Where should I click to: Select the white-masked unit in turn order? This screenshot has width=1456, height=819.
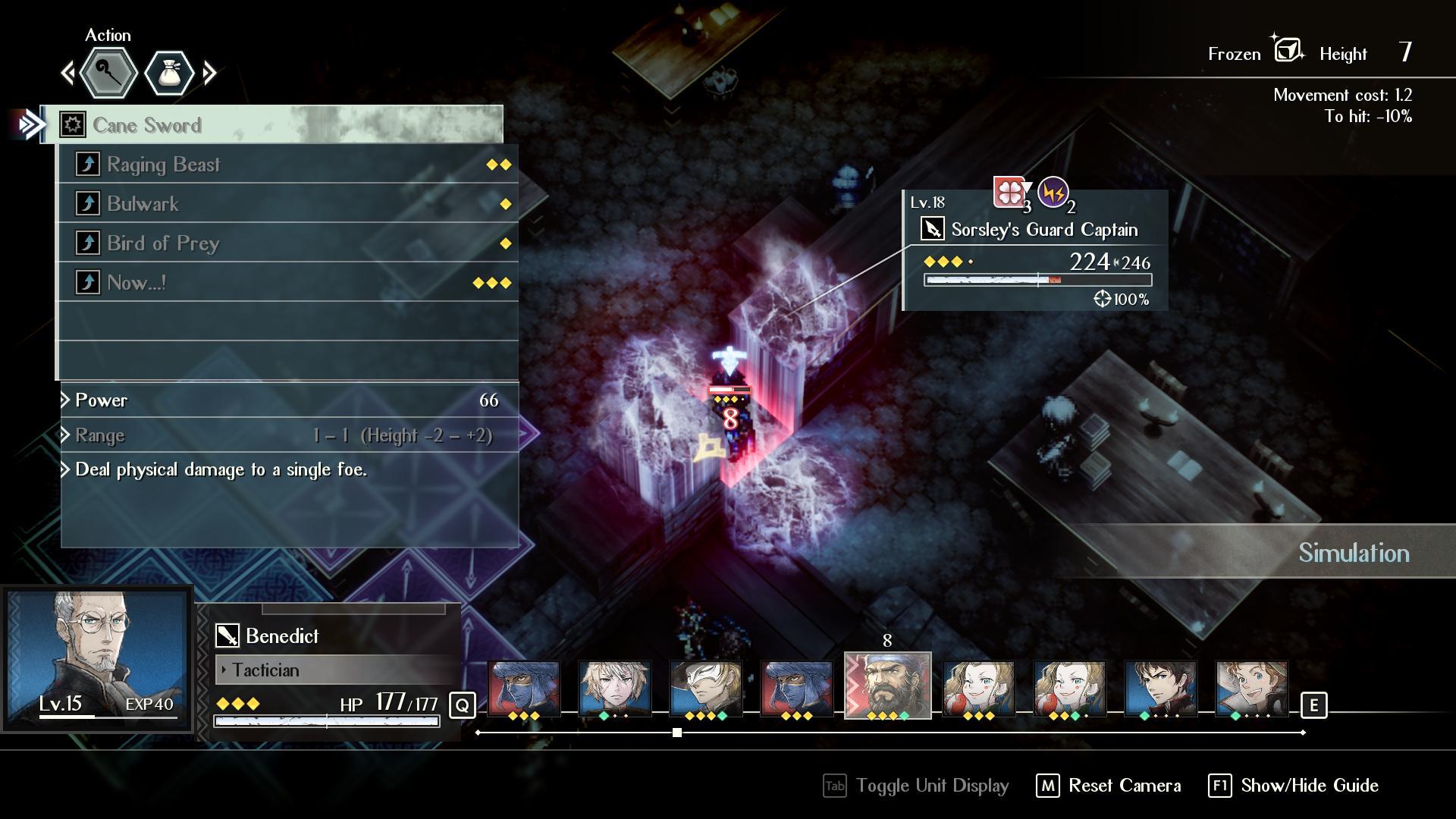[705, 689]
